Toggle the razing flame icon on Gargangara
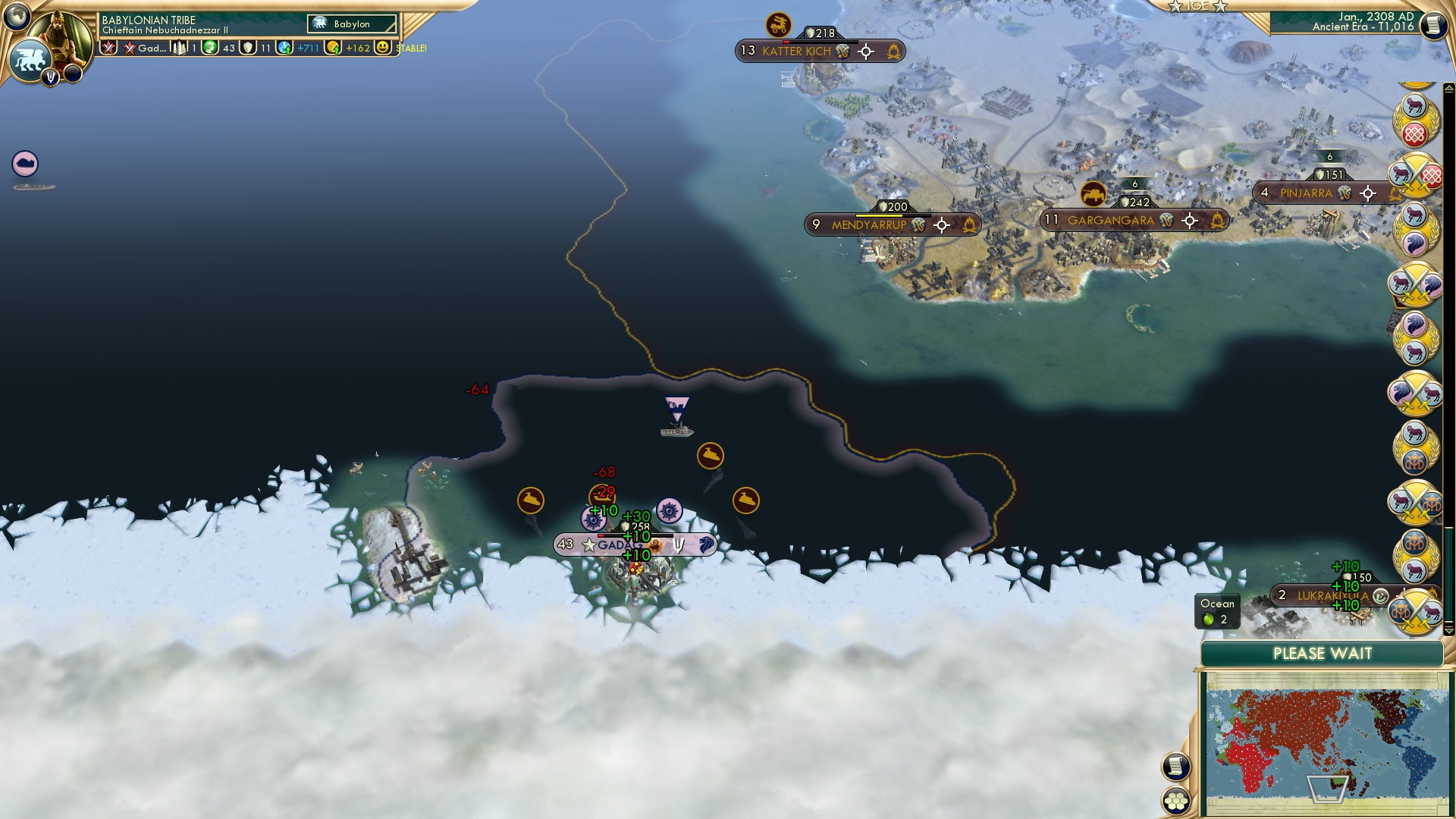1456x819 pixels. 1219,221
